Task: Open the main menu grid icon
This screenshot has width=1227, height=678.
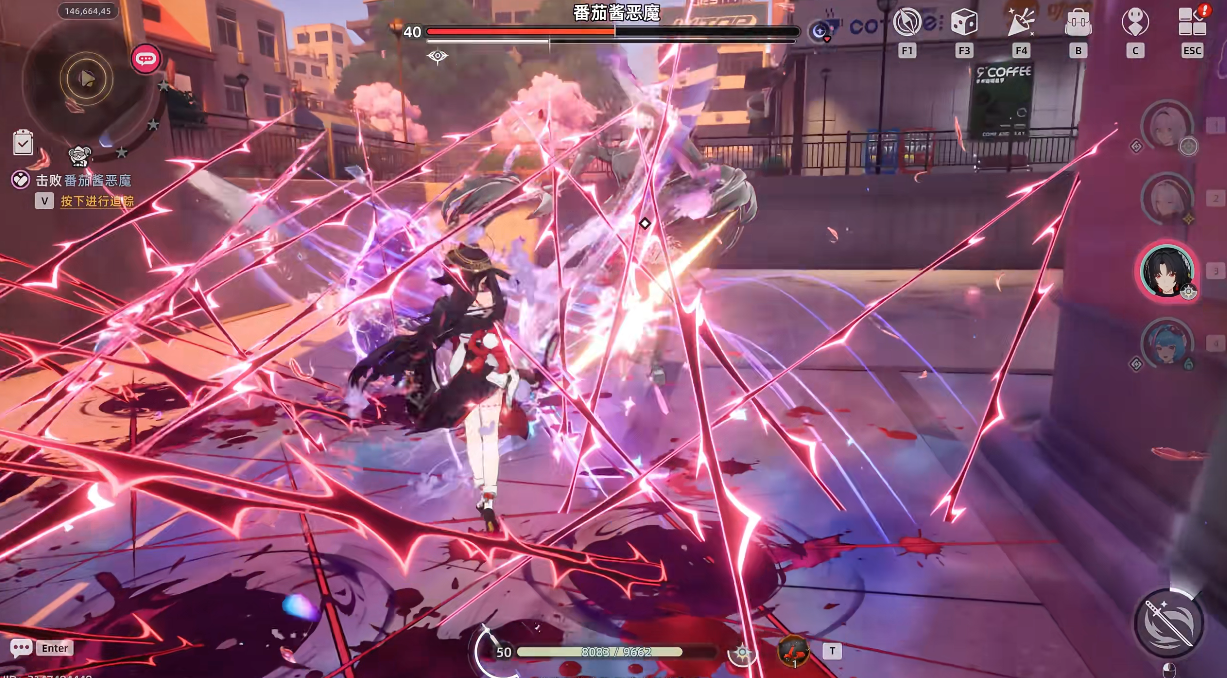Action: click(x=1192, y=22)
